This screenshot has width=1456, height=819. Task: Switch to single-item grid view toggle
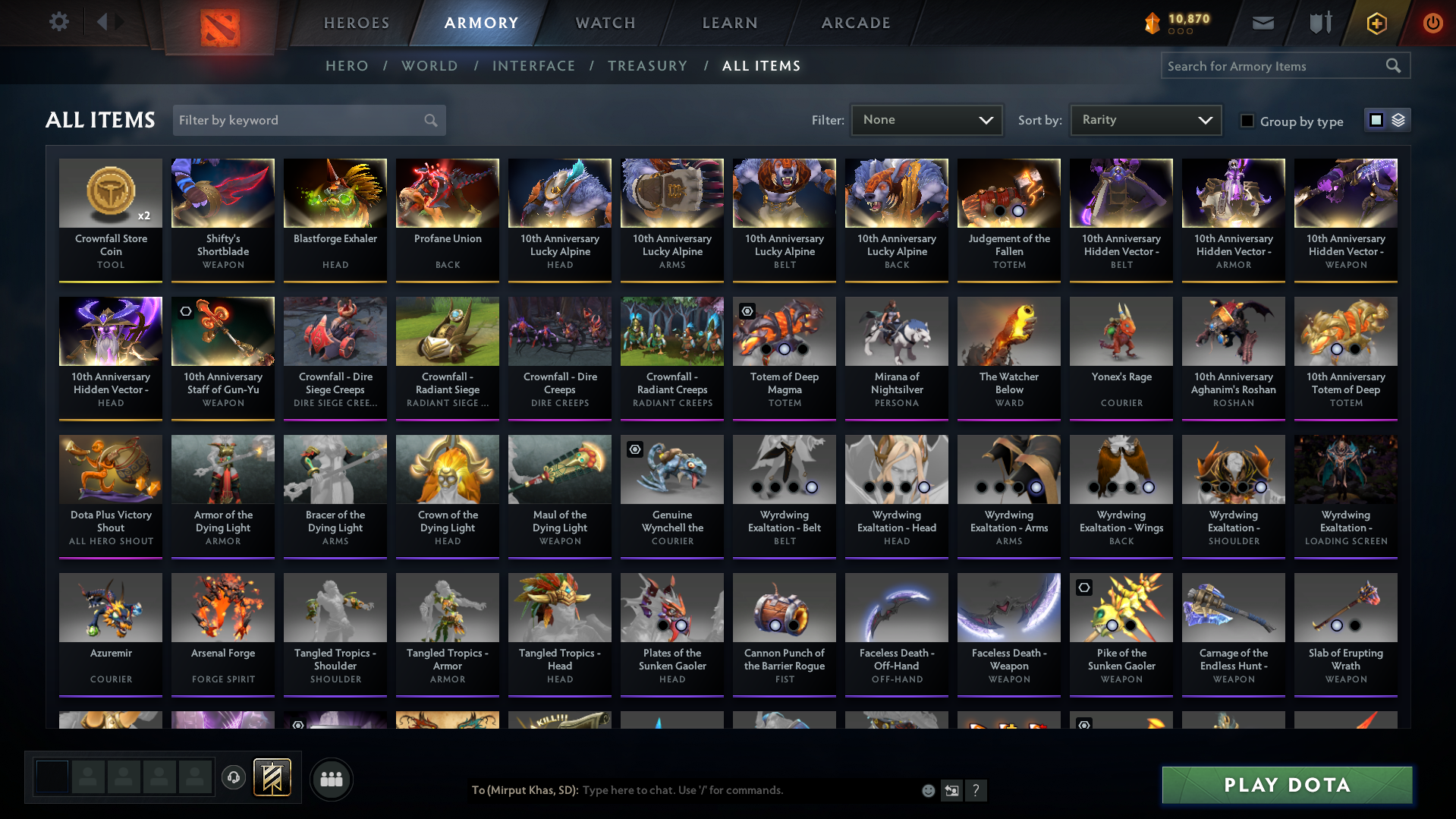[x=1376, y=120]
